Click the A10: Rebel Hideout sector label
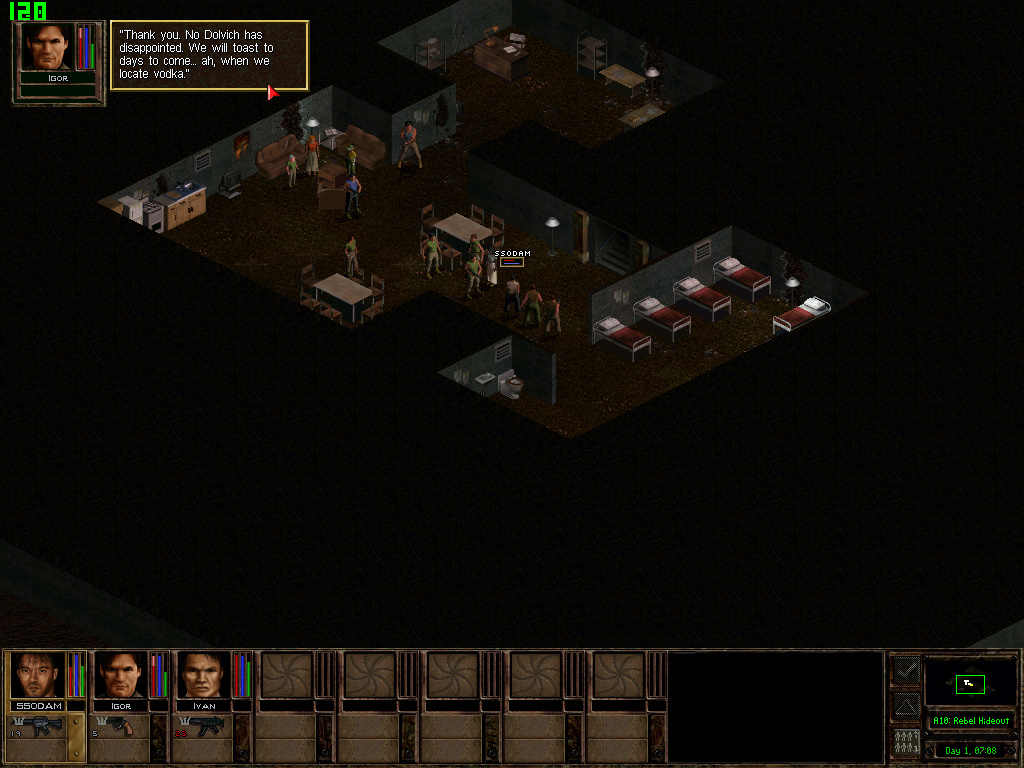Viewport: 1024px width, 768px height. pos(970,721)
